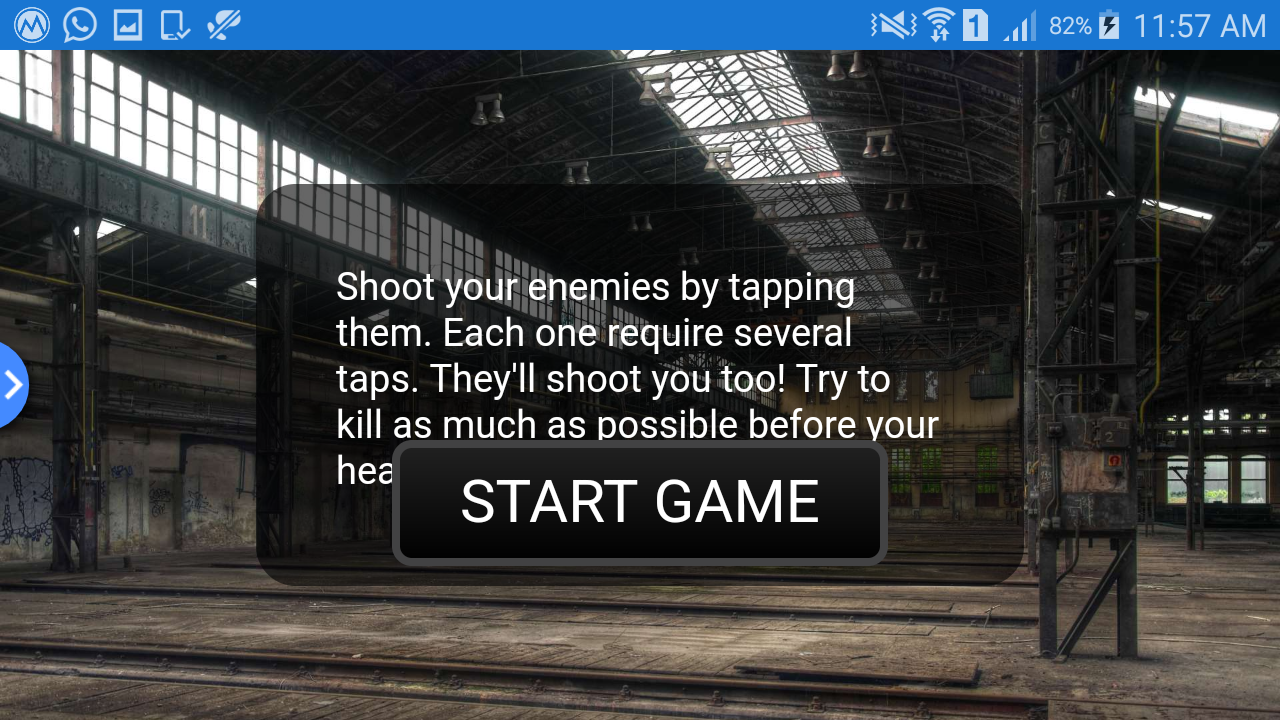The image size is (1280, 720).
Task: Tap the Wi-Fi signal status icon
Action: pyautogui.click(x=938, y=25)
